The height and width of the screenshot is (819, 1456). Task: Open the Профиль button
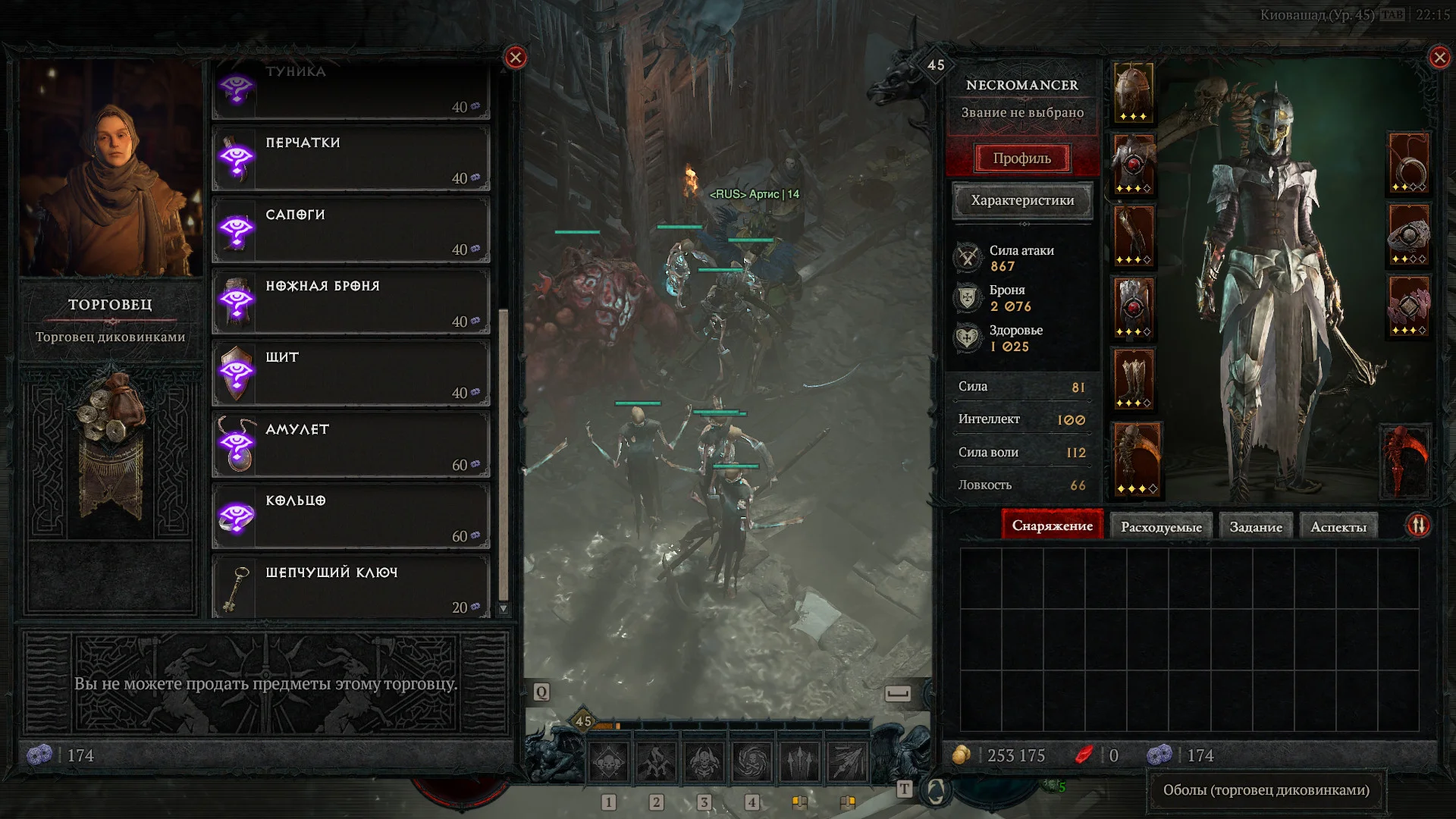point(1021,158)
